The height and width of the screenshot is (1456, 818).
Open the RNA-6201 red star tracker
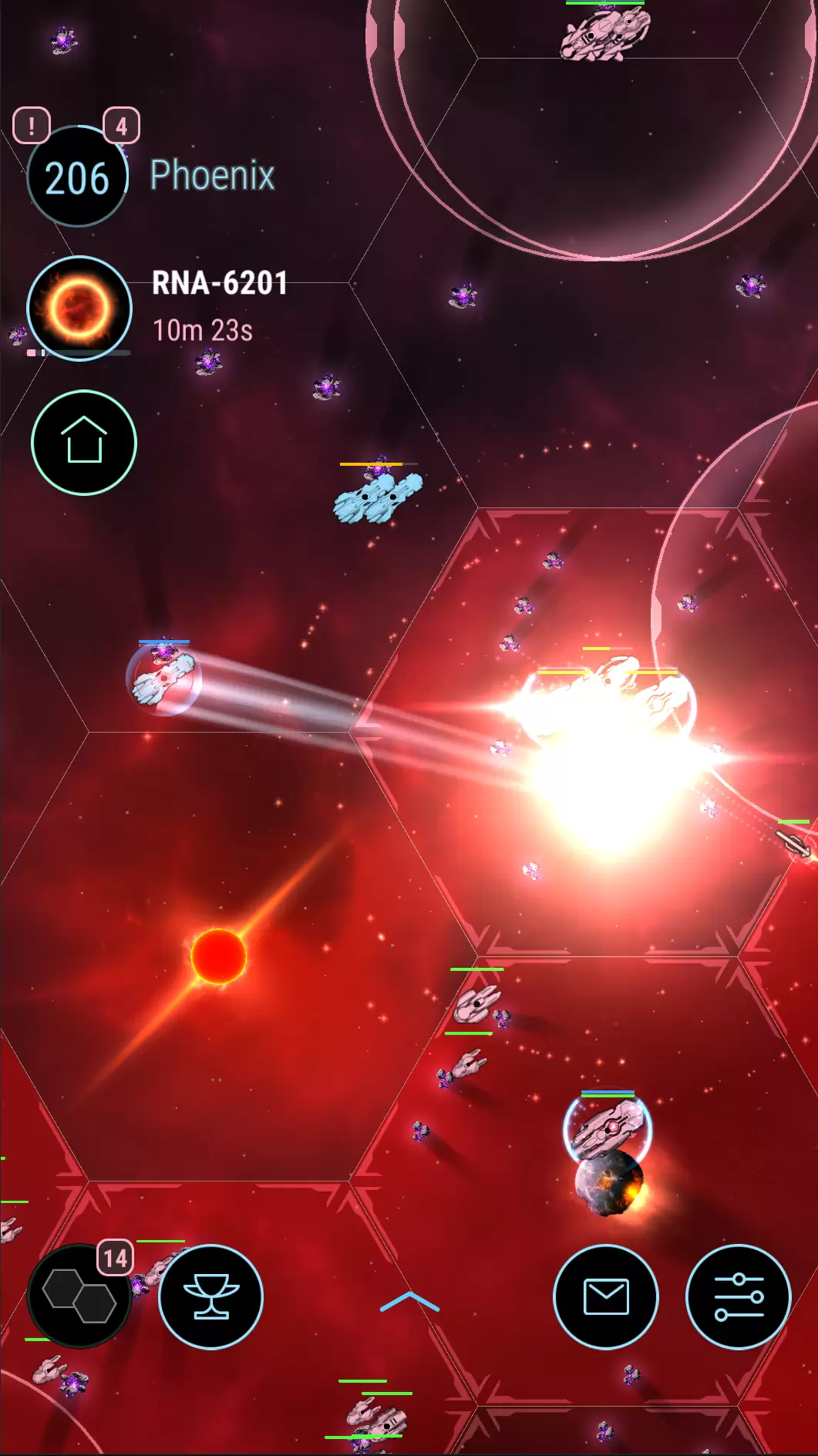[x=79, y=308]
